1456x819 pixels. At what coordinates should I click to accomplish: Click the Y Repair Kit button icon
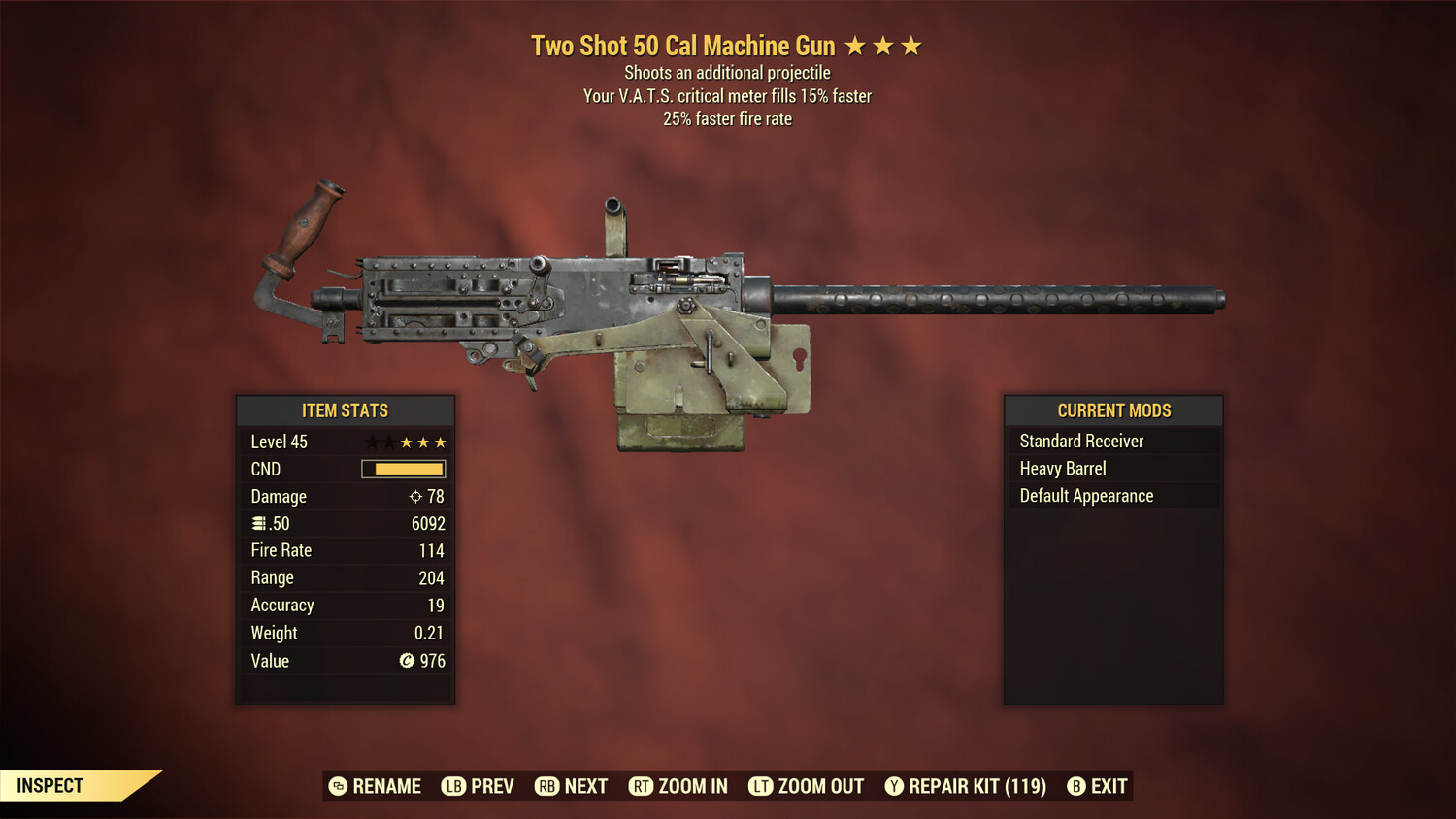tap(894, 786)
